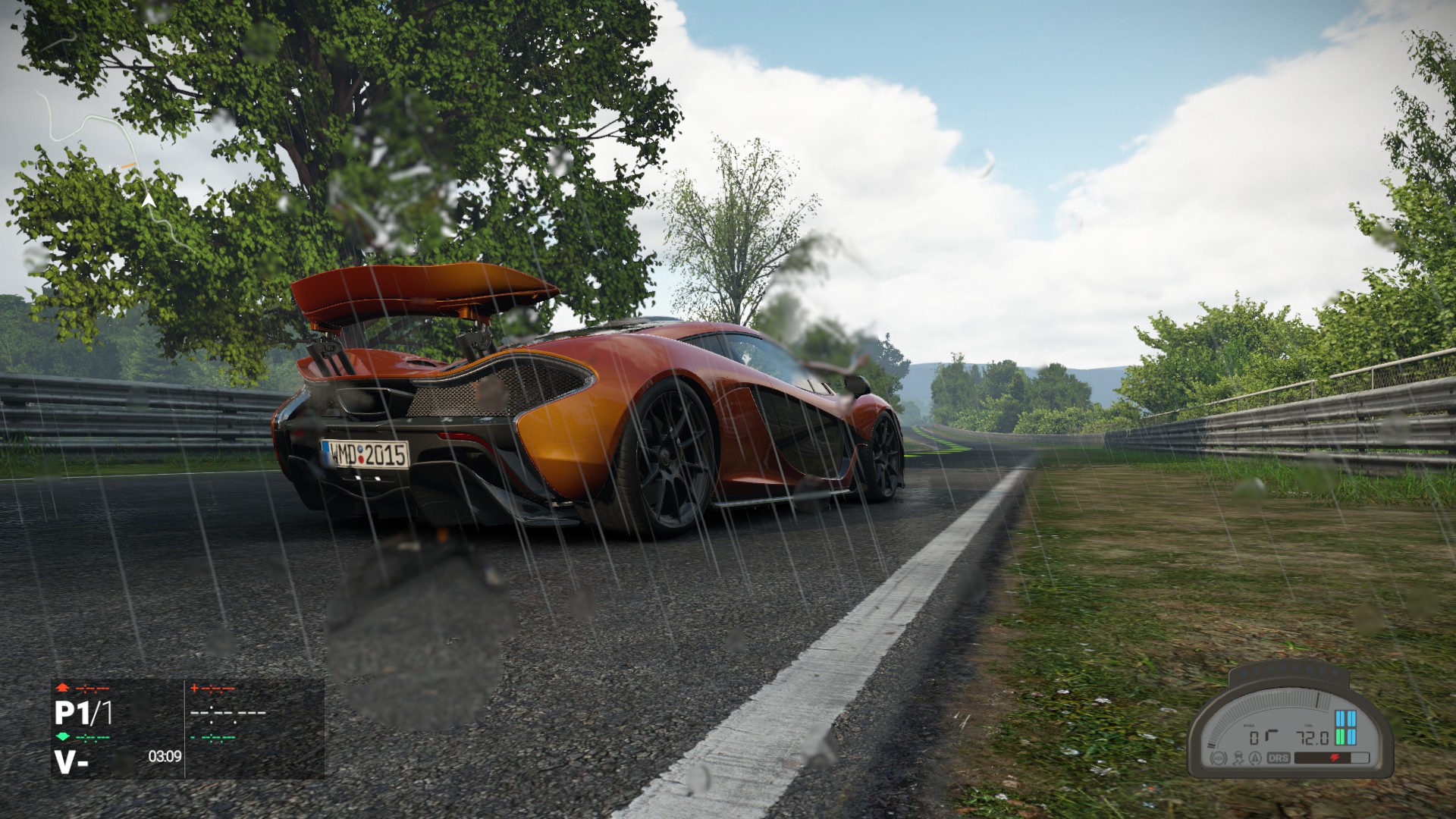Click the stability control warning triangle icon
Screen dimensions: 1456x819
(1255, 758)
